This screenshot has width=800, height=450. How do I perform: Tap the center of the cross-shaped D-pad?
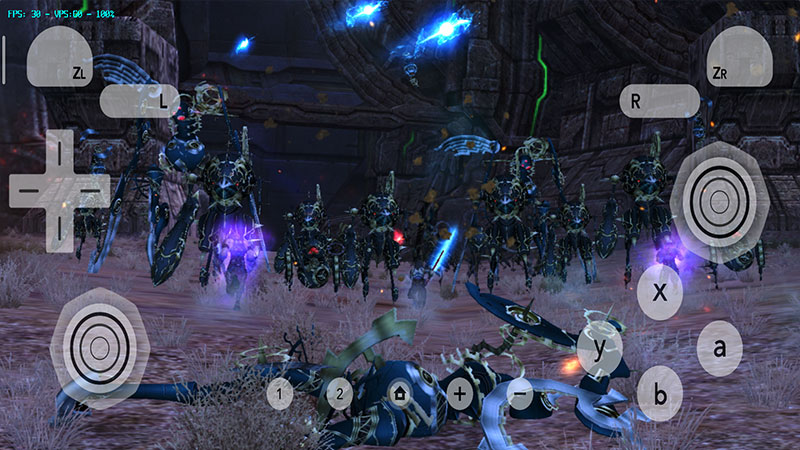point(60,186)
